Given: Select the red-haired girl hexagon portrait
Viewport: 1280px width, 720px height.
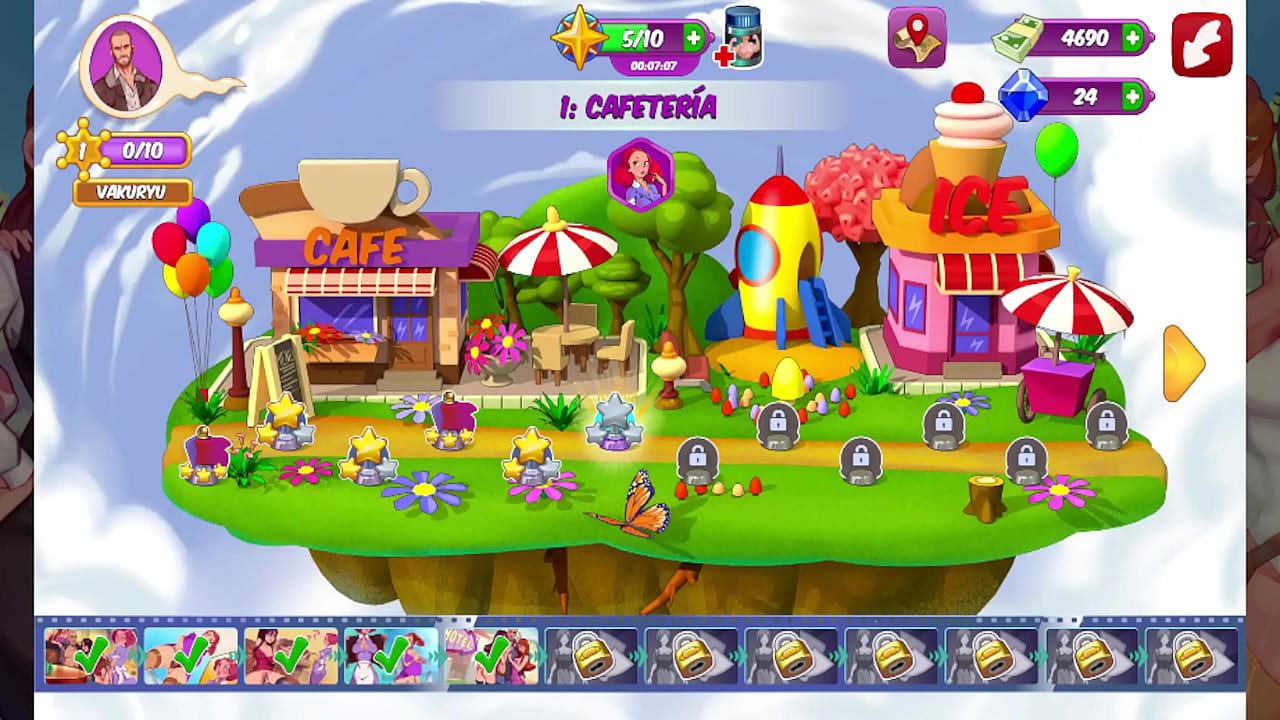Looking at the screenshot, I should (x=640, y=175).
